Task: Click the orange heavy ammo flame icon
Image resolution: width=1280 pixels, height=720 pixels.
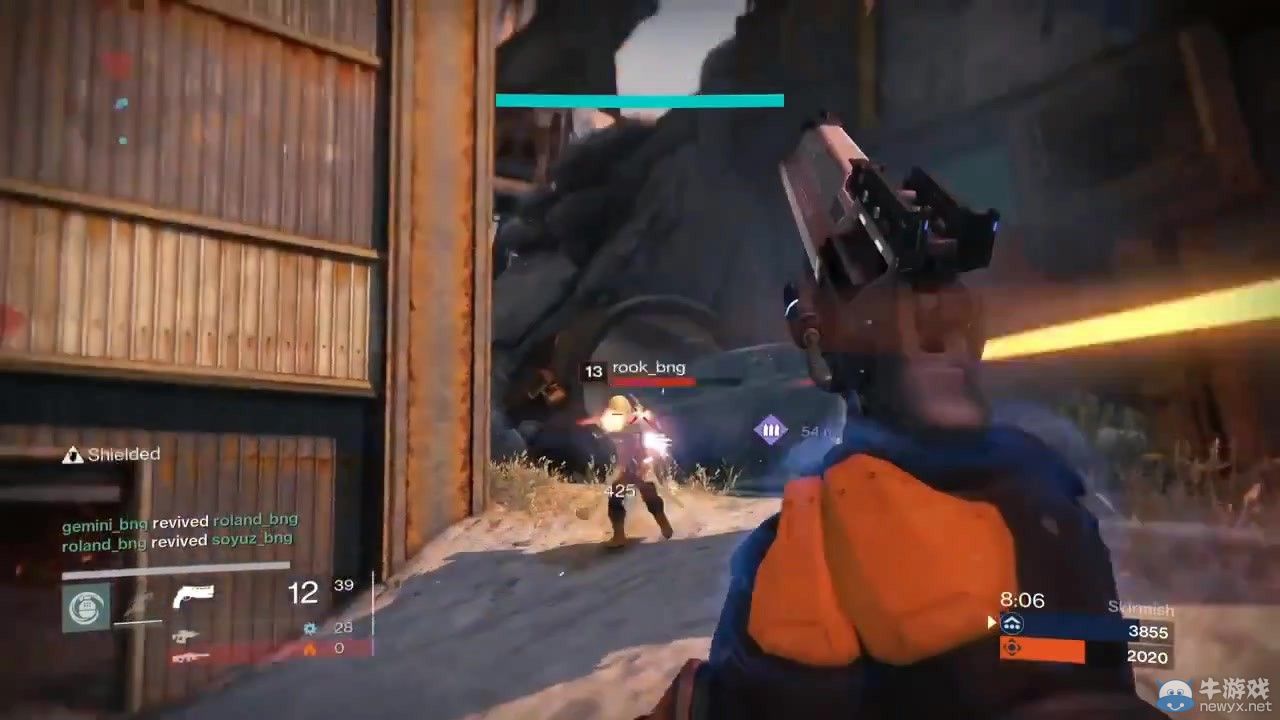Action: (310, 649)
